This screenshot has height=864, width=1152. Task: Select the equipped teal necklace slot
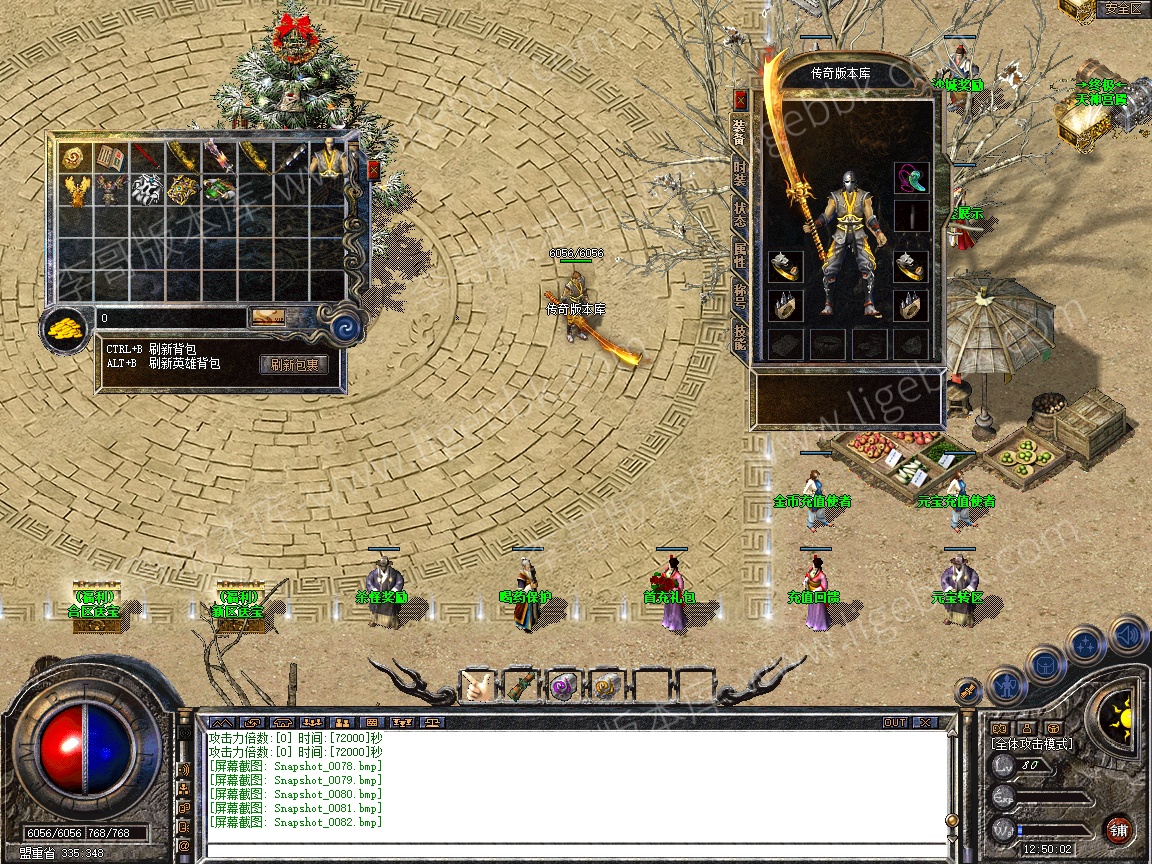tap(911, 178)
